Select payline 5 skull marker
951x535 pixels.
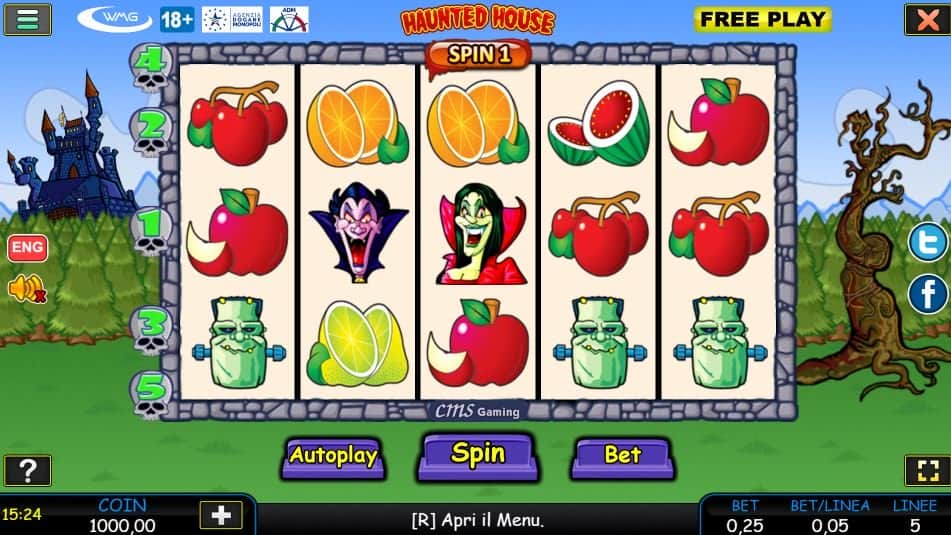pos(150,392)
